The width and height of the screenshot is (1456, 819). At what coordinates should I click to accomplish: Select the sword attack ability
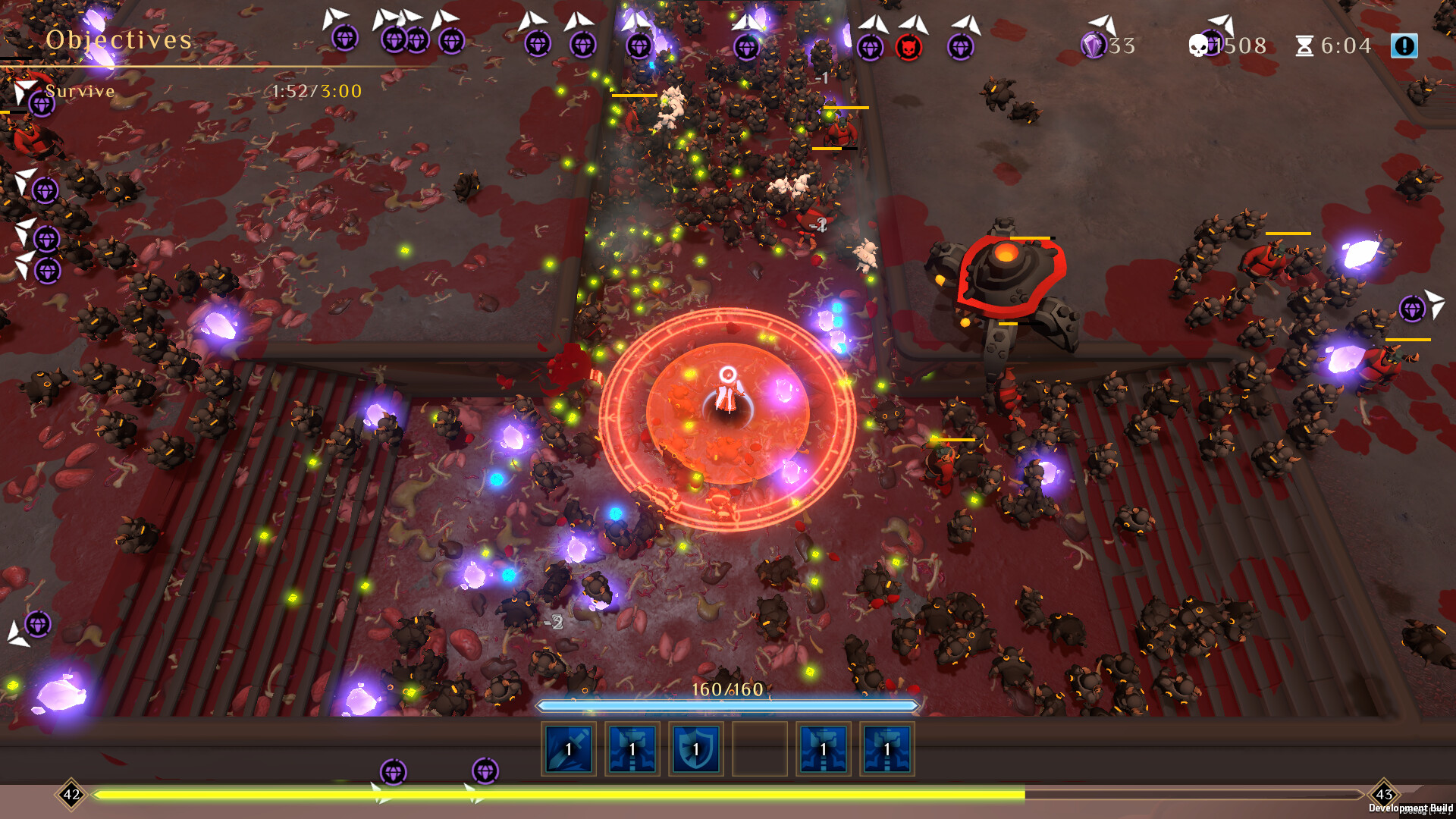click(x=567, y=749)
